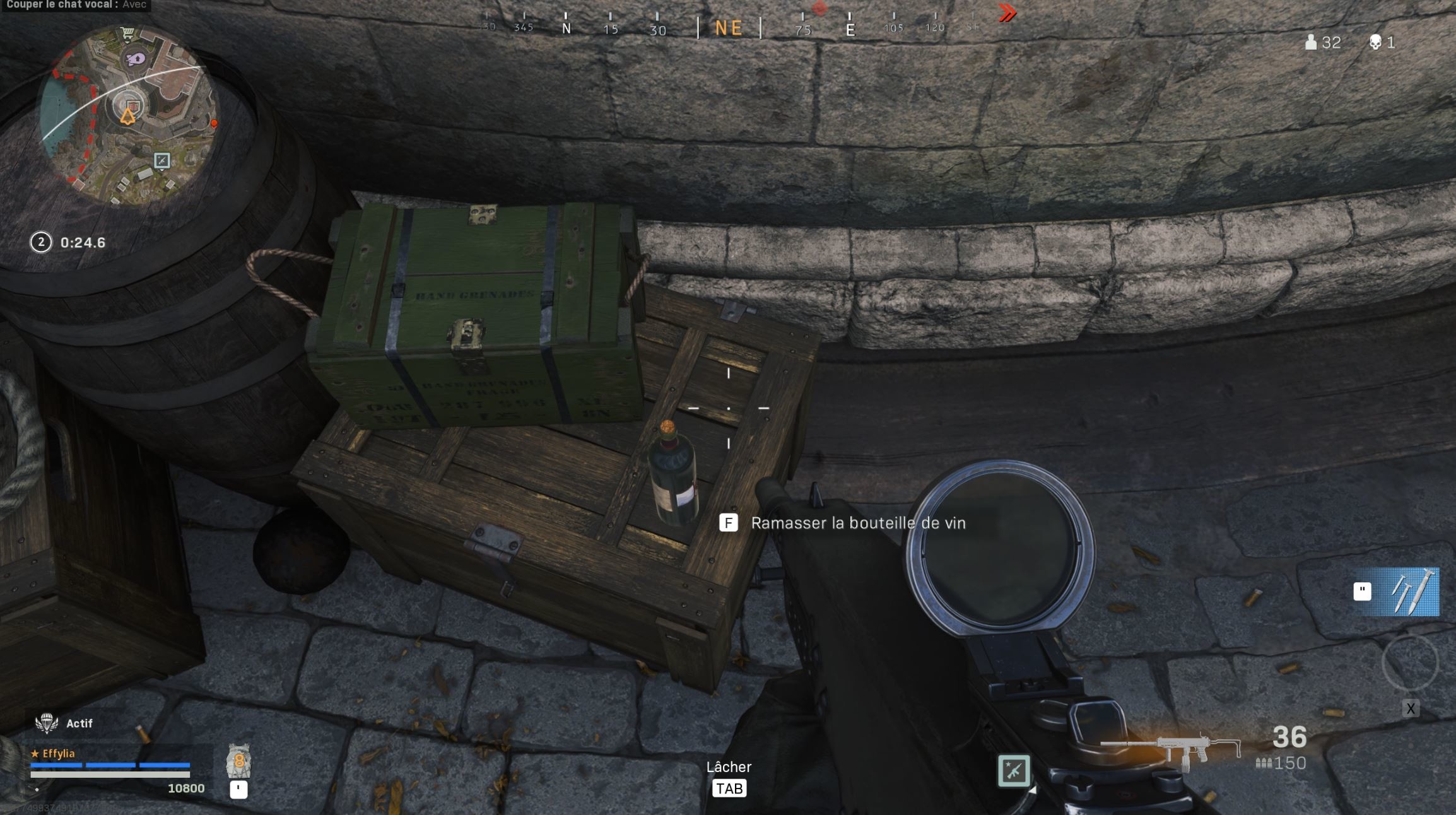Image resolution: width=1456 pixels, height=815 pixels.
Task: Click the weapon crate icon on the minimap
Action: point(162,161)
